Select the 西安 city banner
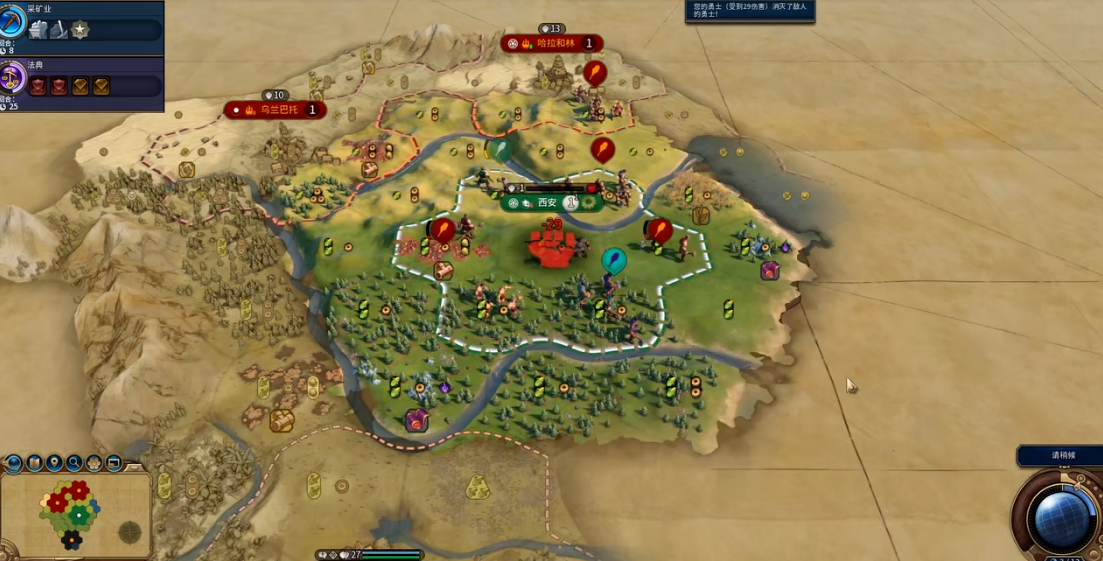This screenshot has height=561, width=1103. click(546, 202)
